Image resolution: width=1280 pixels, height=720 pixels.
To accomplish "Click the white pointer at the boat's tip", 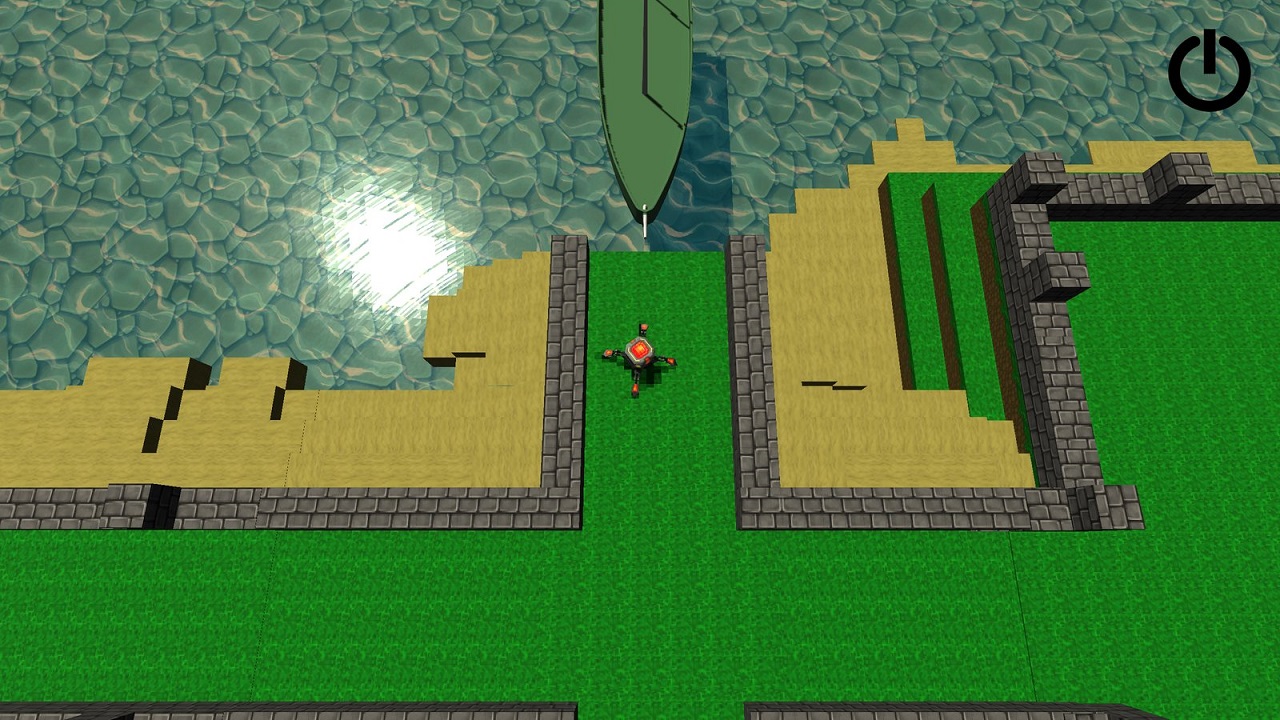I will 647,225.
